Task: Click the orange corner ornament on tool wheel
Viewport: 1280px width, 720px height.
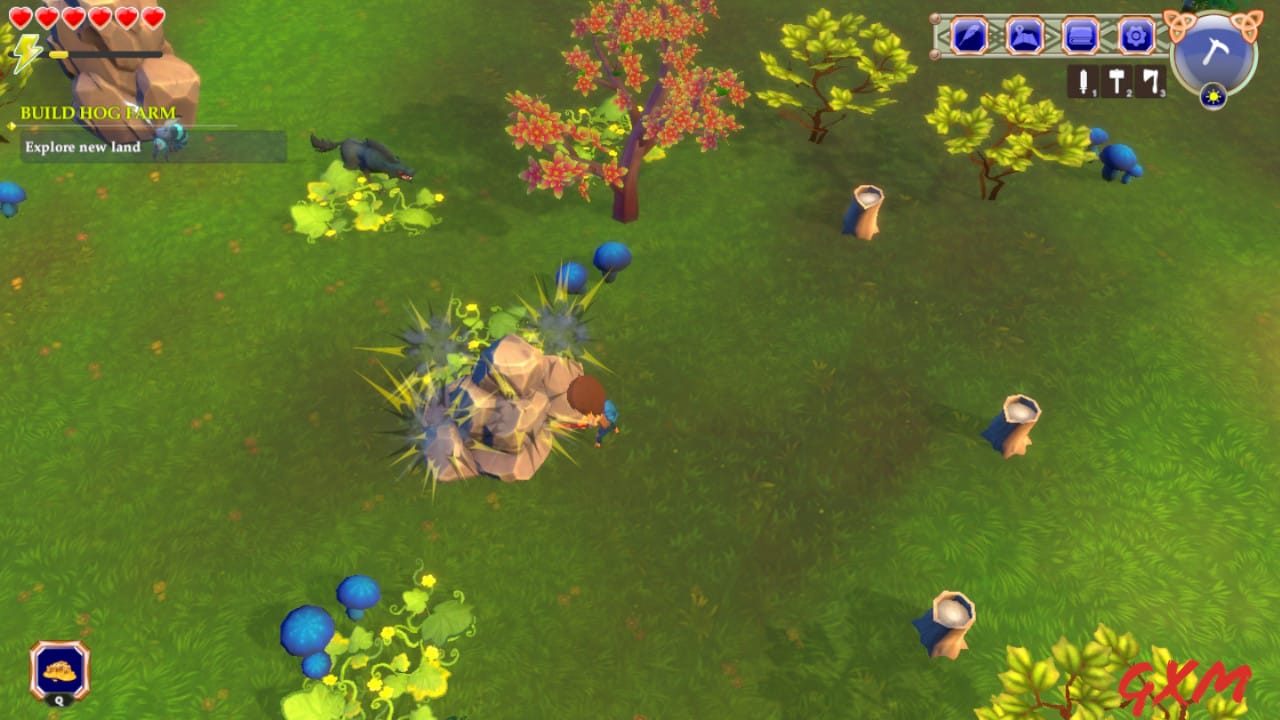Action: tap(1178, 22)
